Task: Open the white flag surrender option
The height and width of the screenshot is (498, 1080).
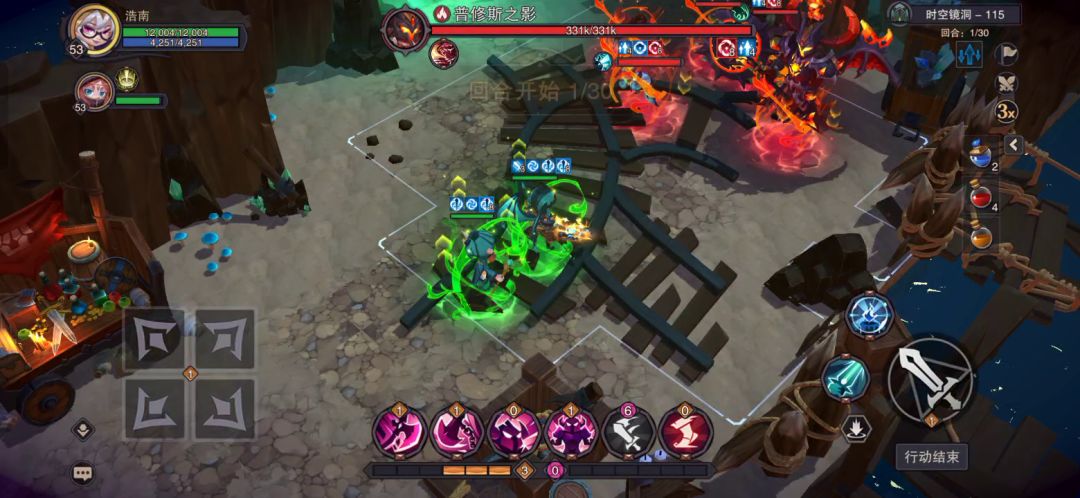Action: coord(1007,53)
